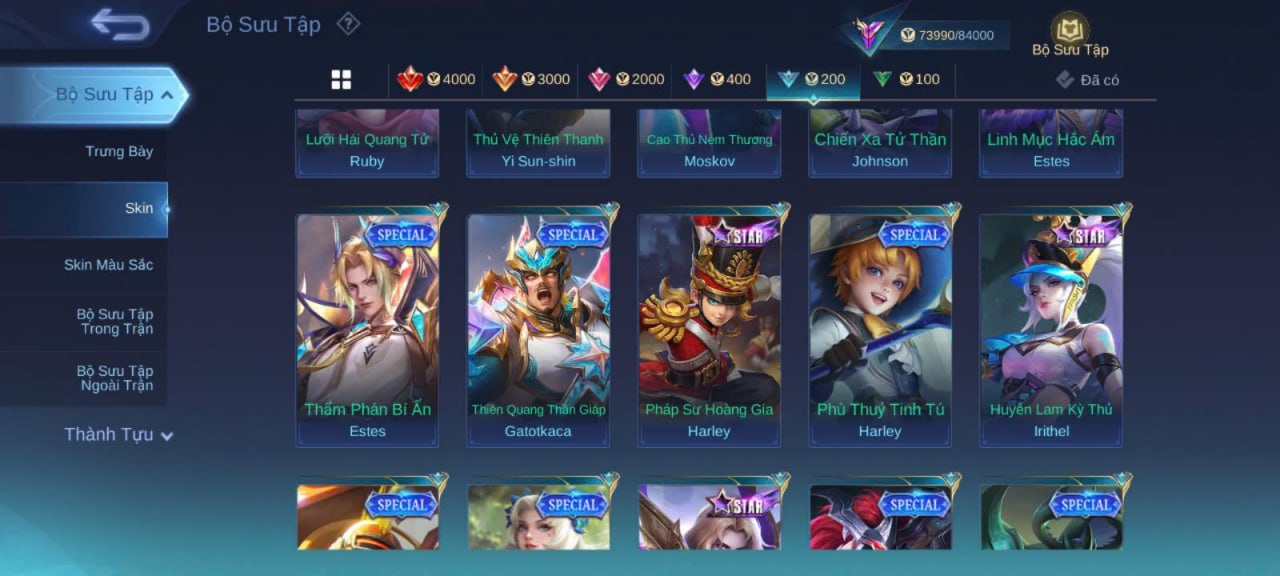1280x576 pixels.
Task: Select Irithel Huyền Lam Kỵ Thủ skin card
Action: point(1051,328)
